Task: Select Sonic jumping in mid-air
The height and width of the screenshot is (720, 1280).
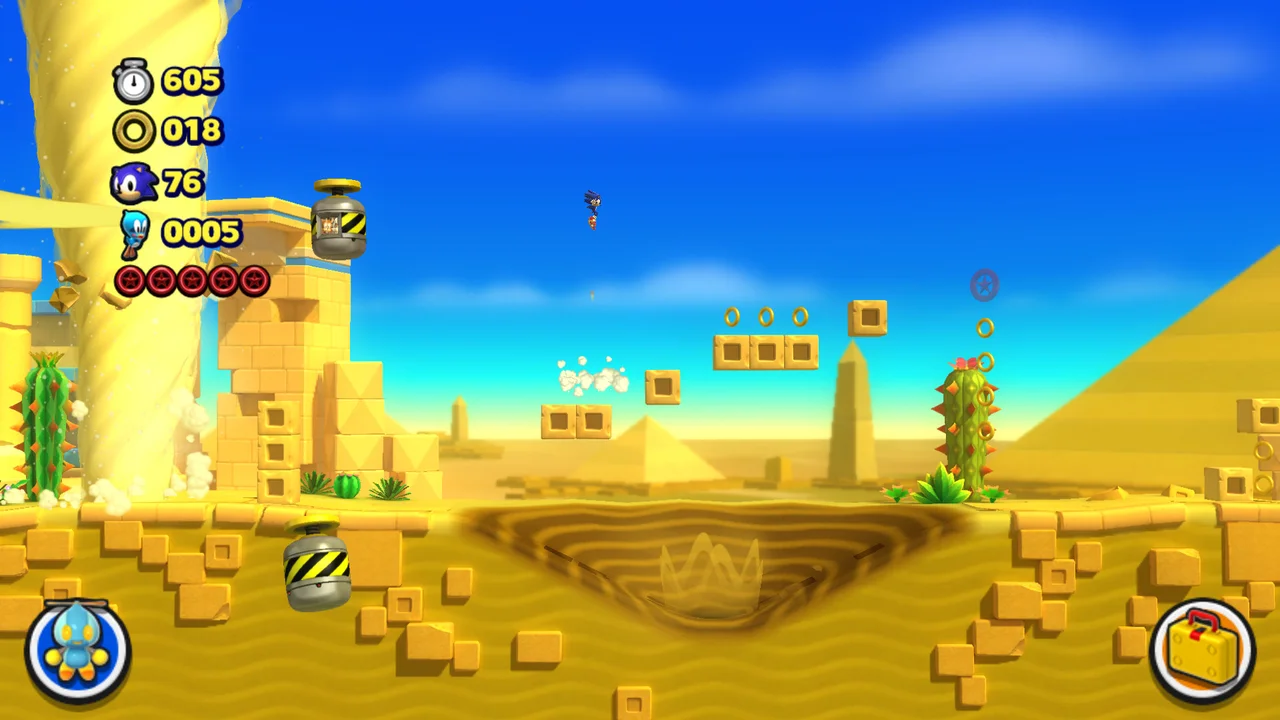Action: pos(592,208)
